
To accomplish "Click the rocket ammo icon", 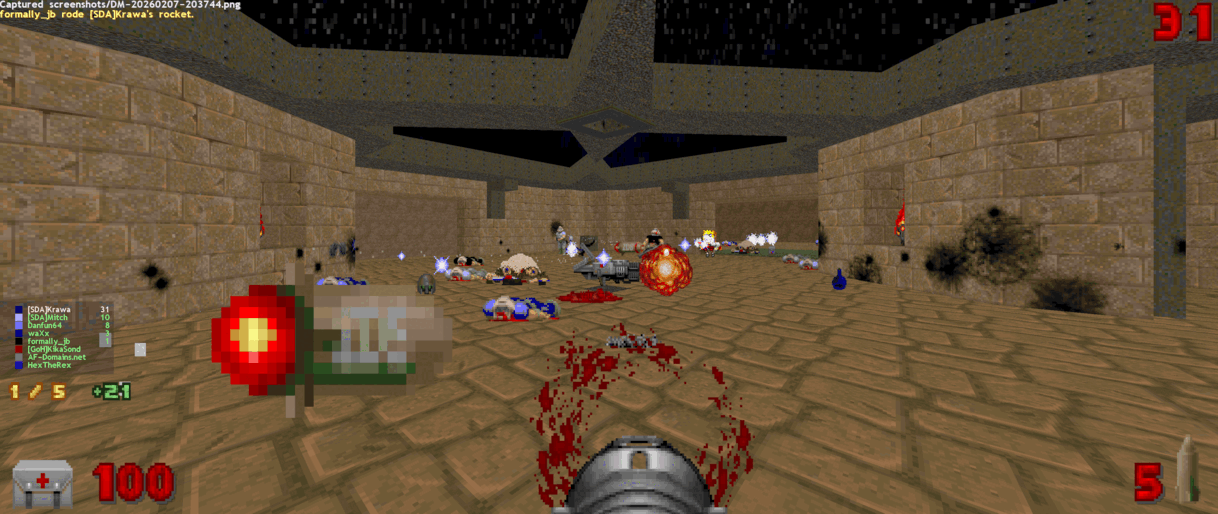I will pyautogui.click(x=1187, y=470).
